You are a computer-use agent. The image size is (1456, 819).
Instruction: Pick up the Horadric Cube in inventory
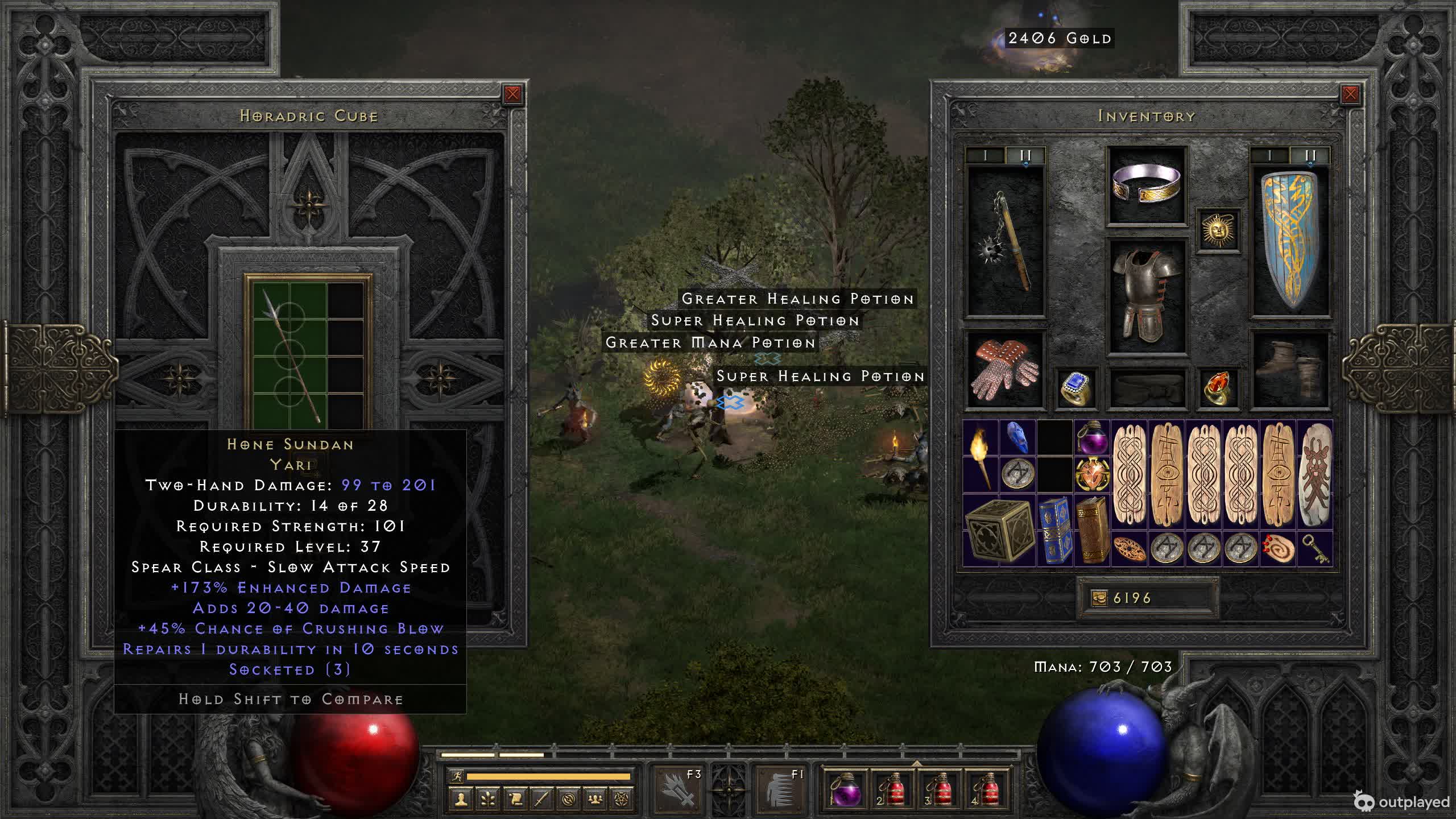pyautogui.click(x=999, y=530)
